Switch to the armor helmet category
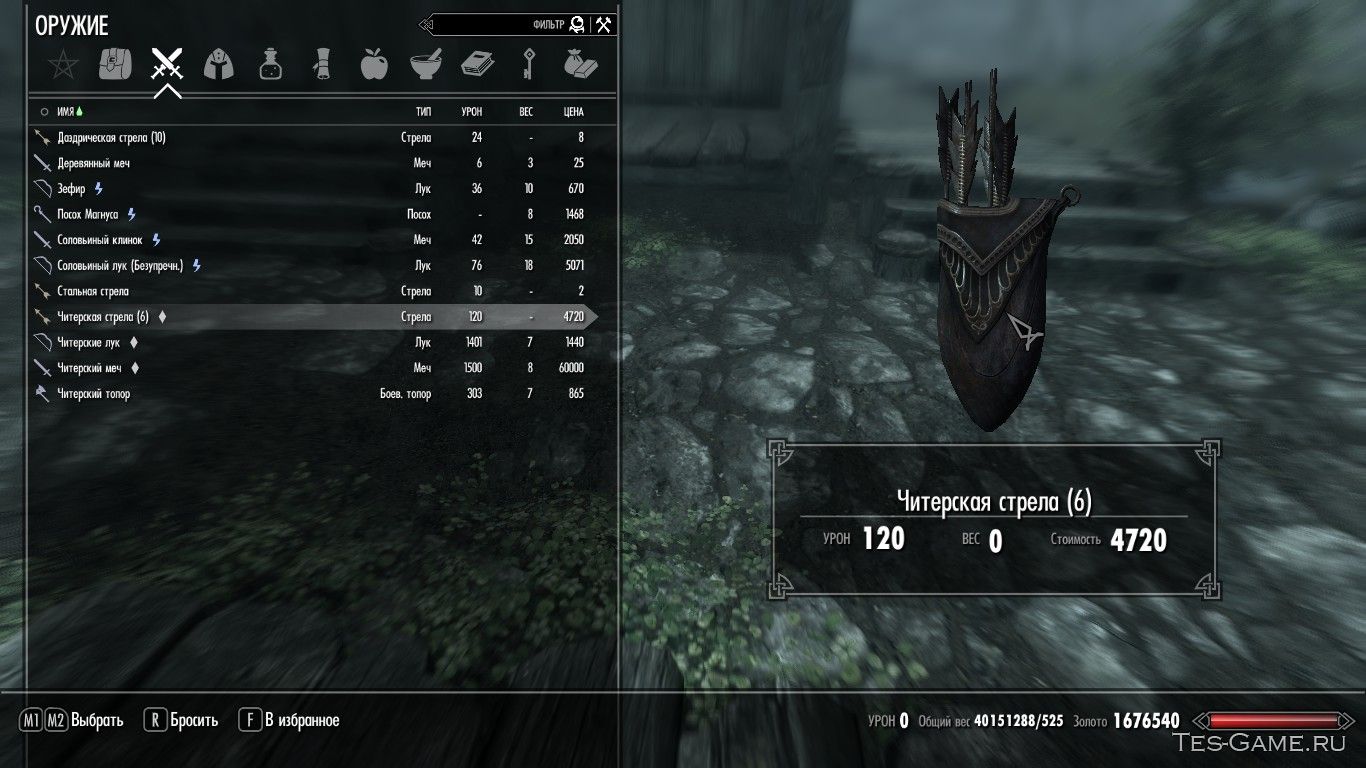 tap(218, 66)
